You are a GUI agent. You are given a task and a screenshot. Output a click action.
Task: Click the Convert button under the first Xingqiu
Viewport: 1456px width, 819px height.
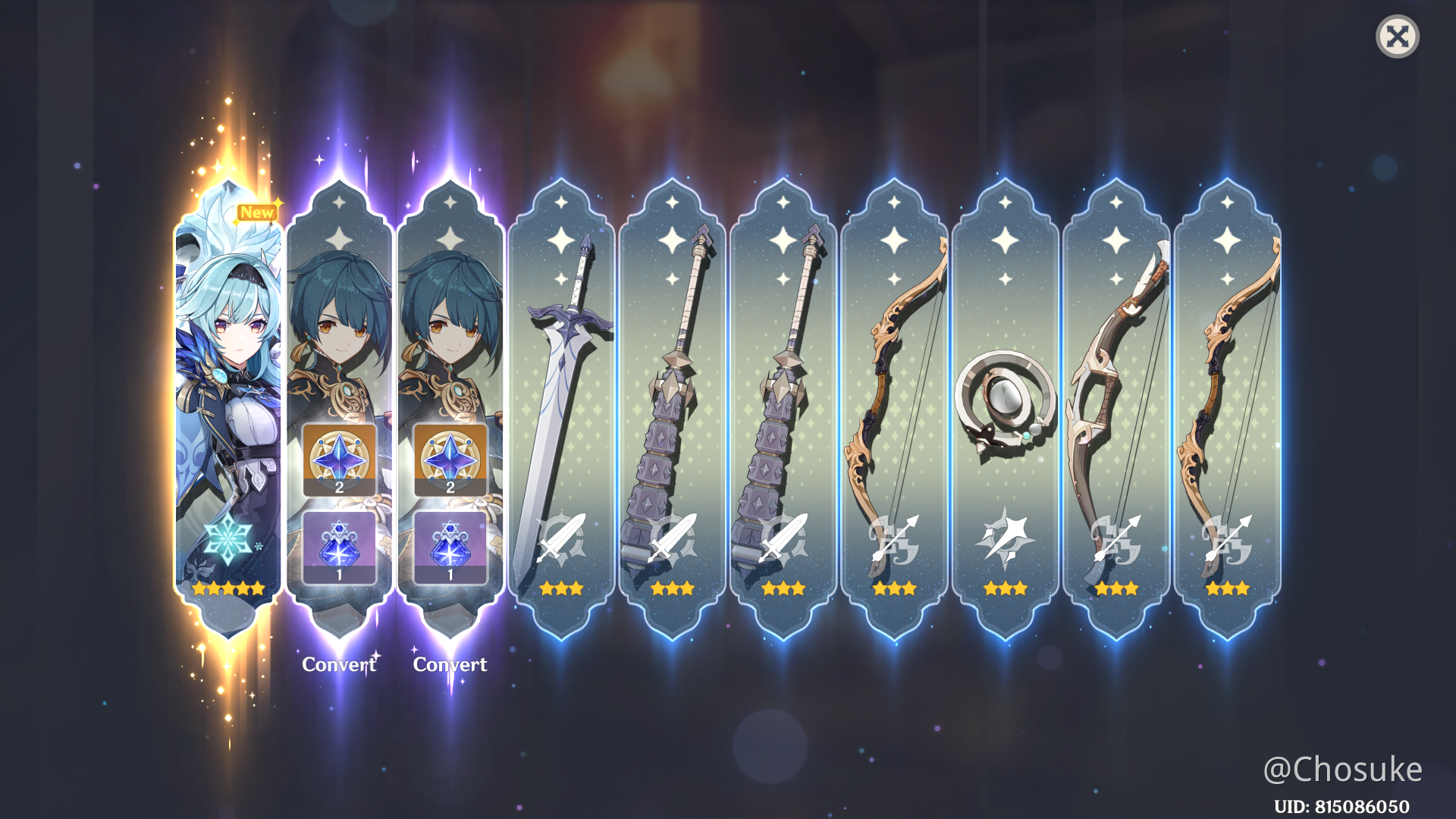(x=340, y=666)
